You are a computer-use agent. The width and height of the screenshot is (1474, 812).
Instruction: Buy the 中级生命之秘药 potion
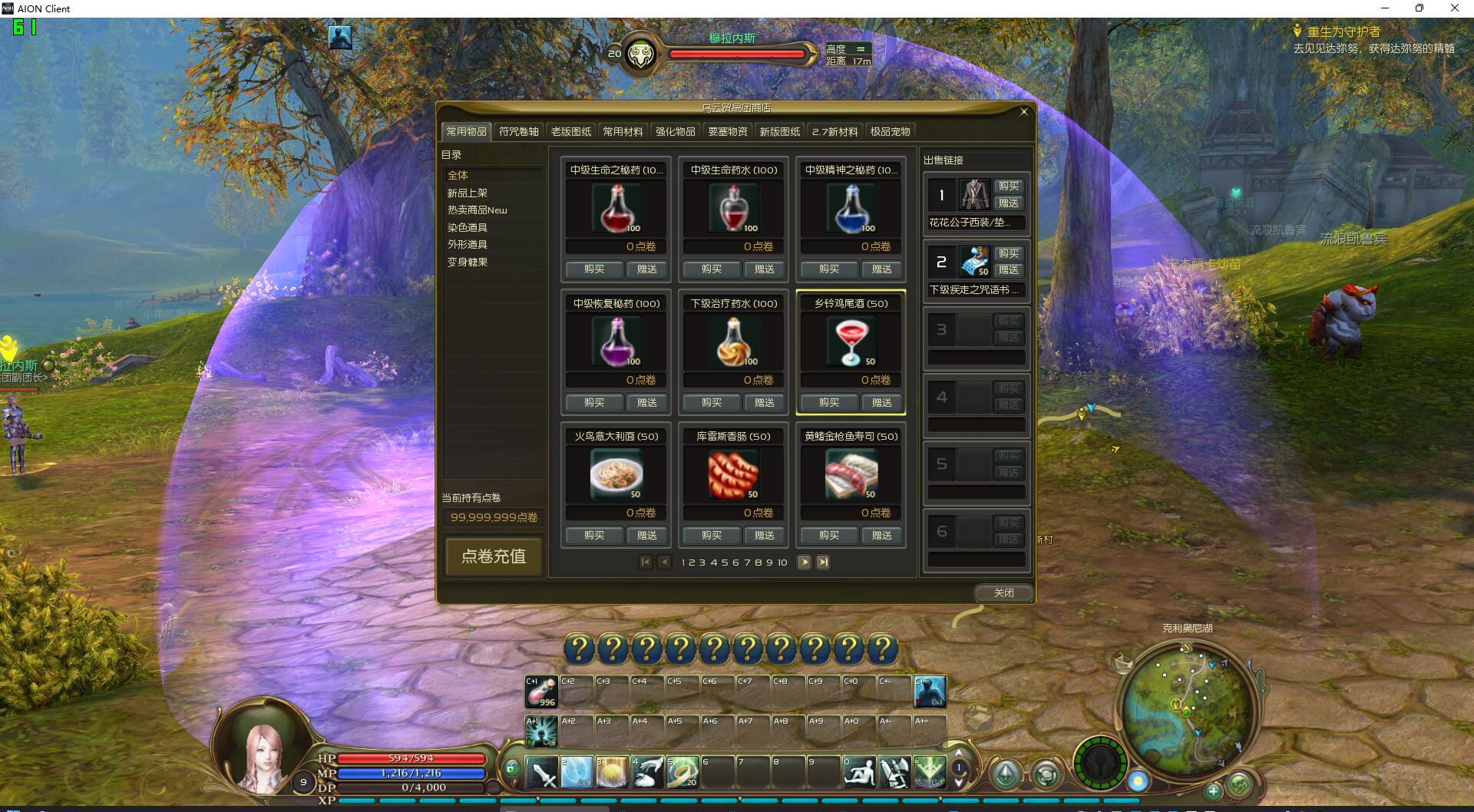point(593,269)
